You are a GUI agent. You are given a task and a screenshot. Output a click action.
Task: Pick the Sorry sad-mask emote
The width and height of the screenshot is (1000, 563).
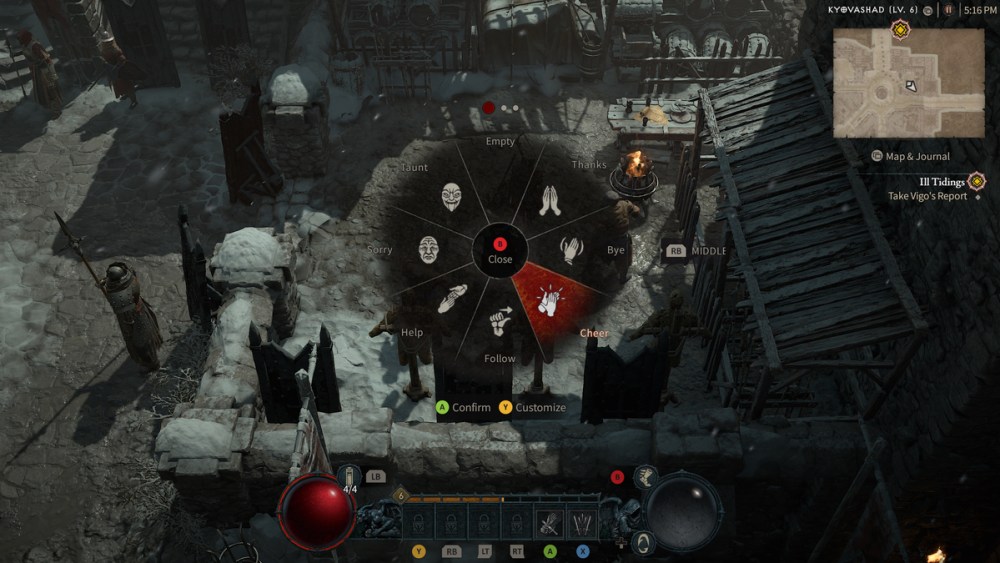pyautogui.click(x=428, y=249)
